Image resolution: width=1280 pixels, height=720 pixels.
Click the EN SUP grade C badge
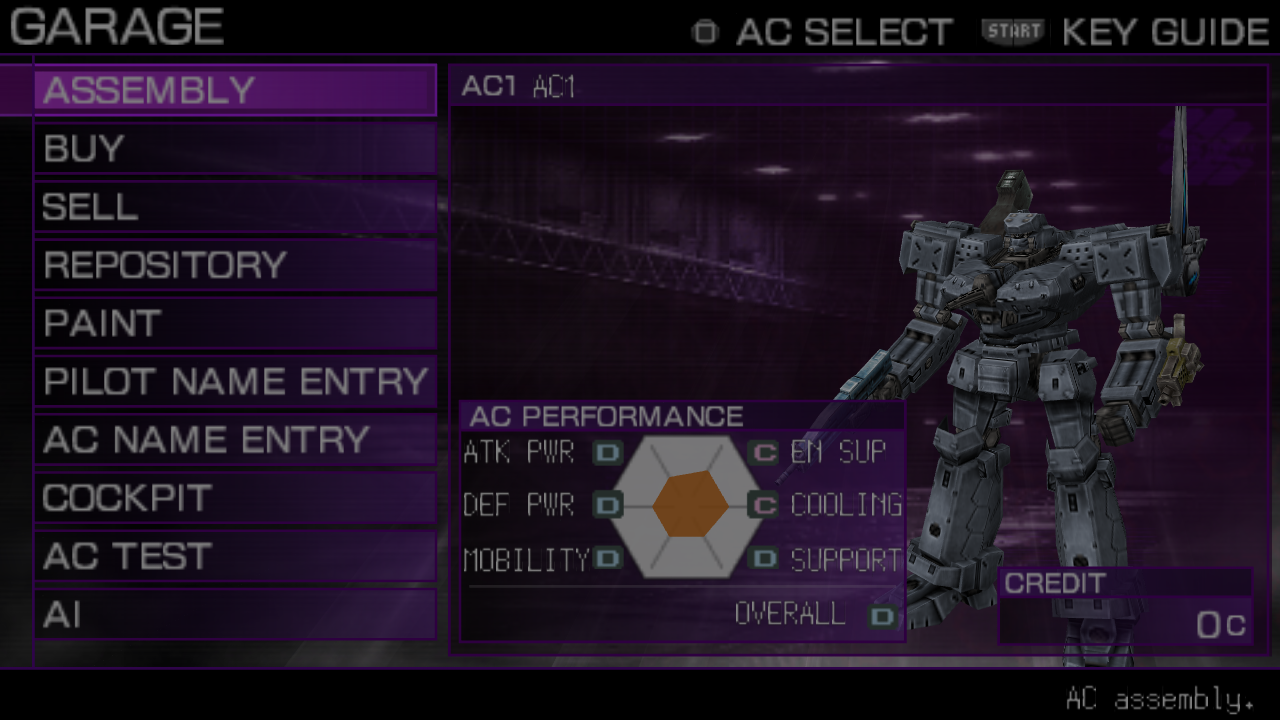click(763, 452)
